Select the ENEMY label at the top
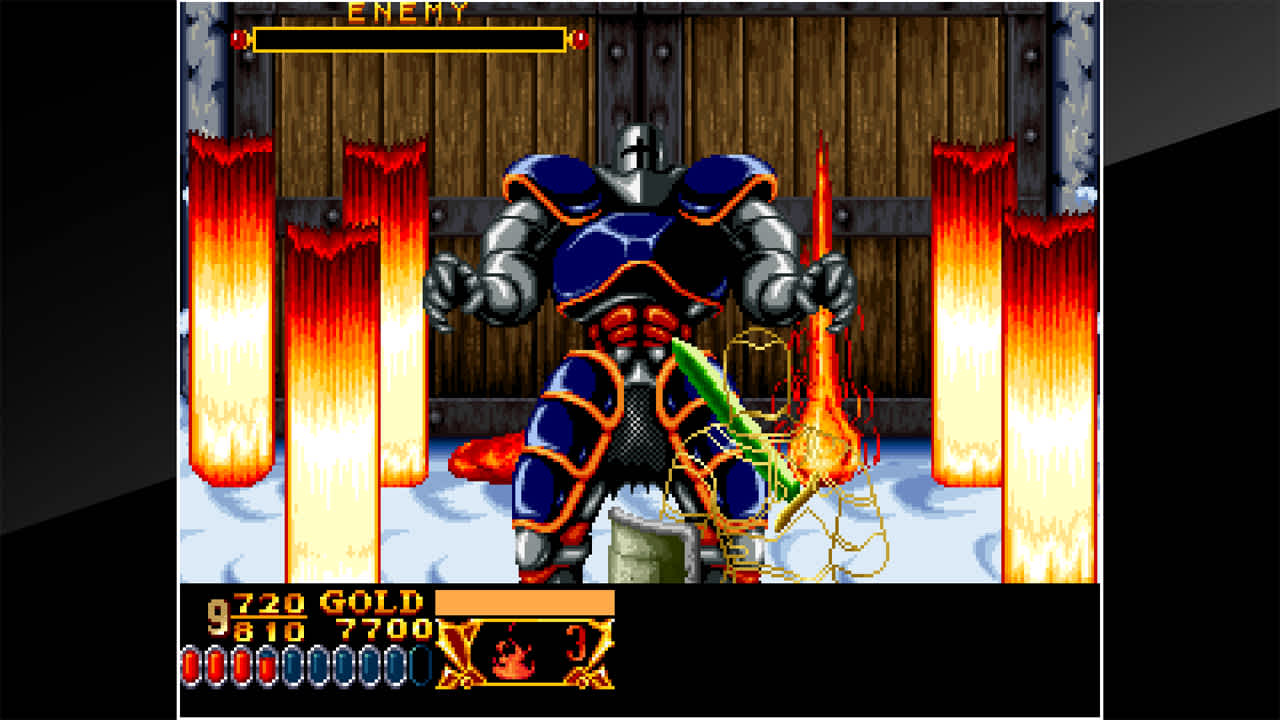1280x720 pixels. click(x=407, y=13)
